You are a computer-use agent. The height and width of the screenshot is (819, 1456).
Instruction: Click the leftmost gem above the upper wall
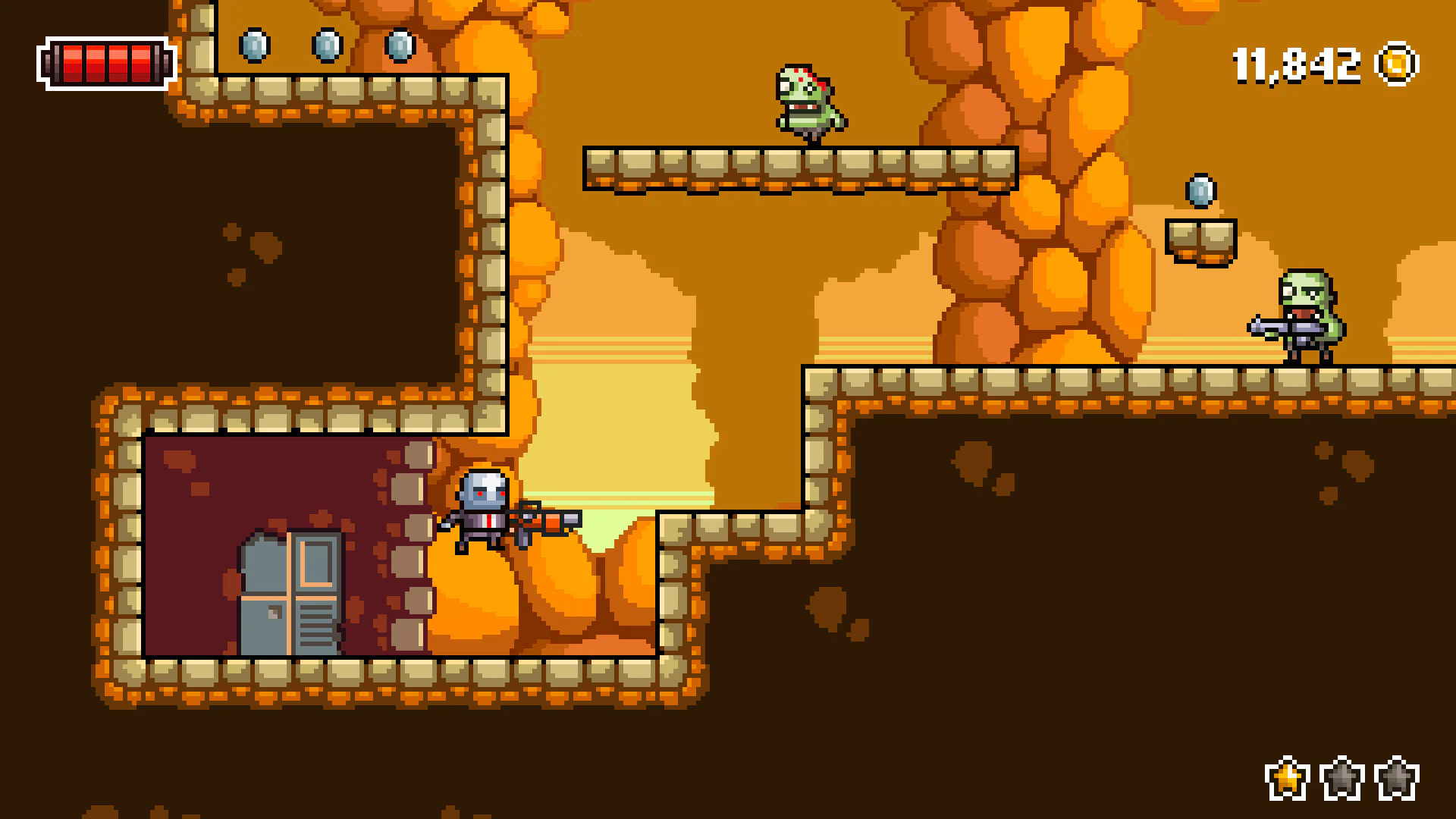pyautogui.click(x=256, y=45)
